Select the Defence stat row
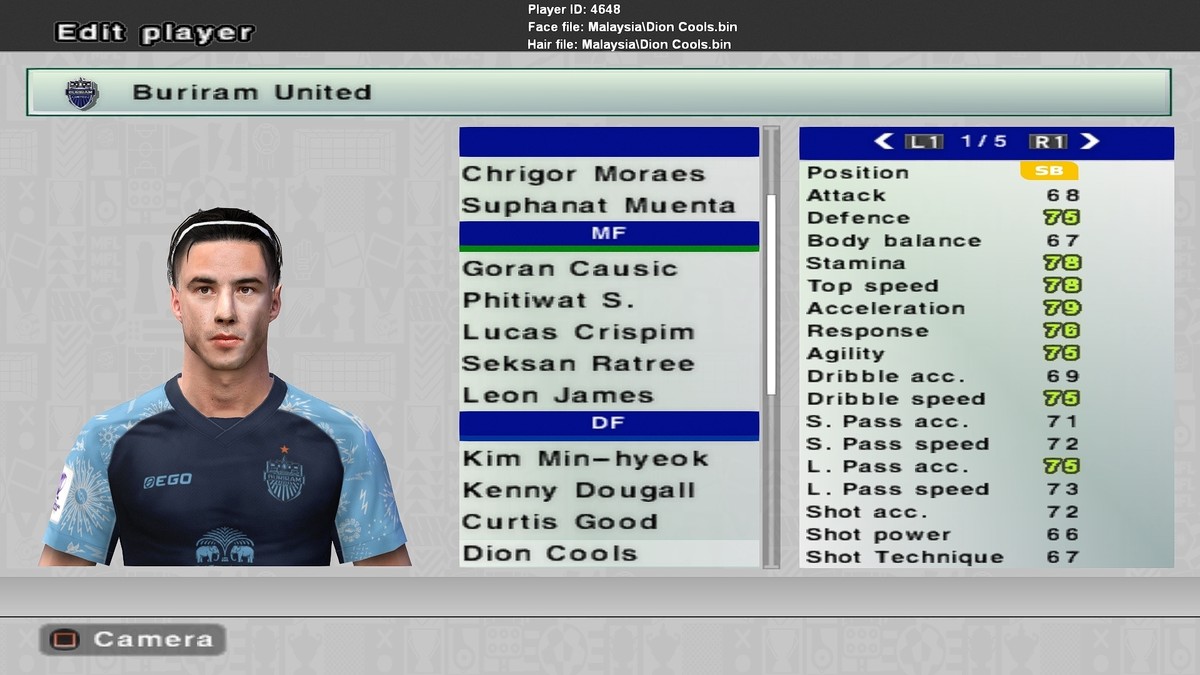The height and width of the screenshot is (675, 1200). [943, 218]
